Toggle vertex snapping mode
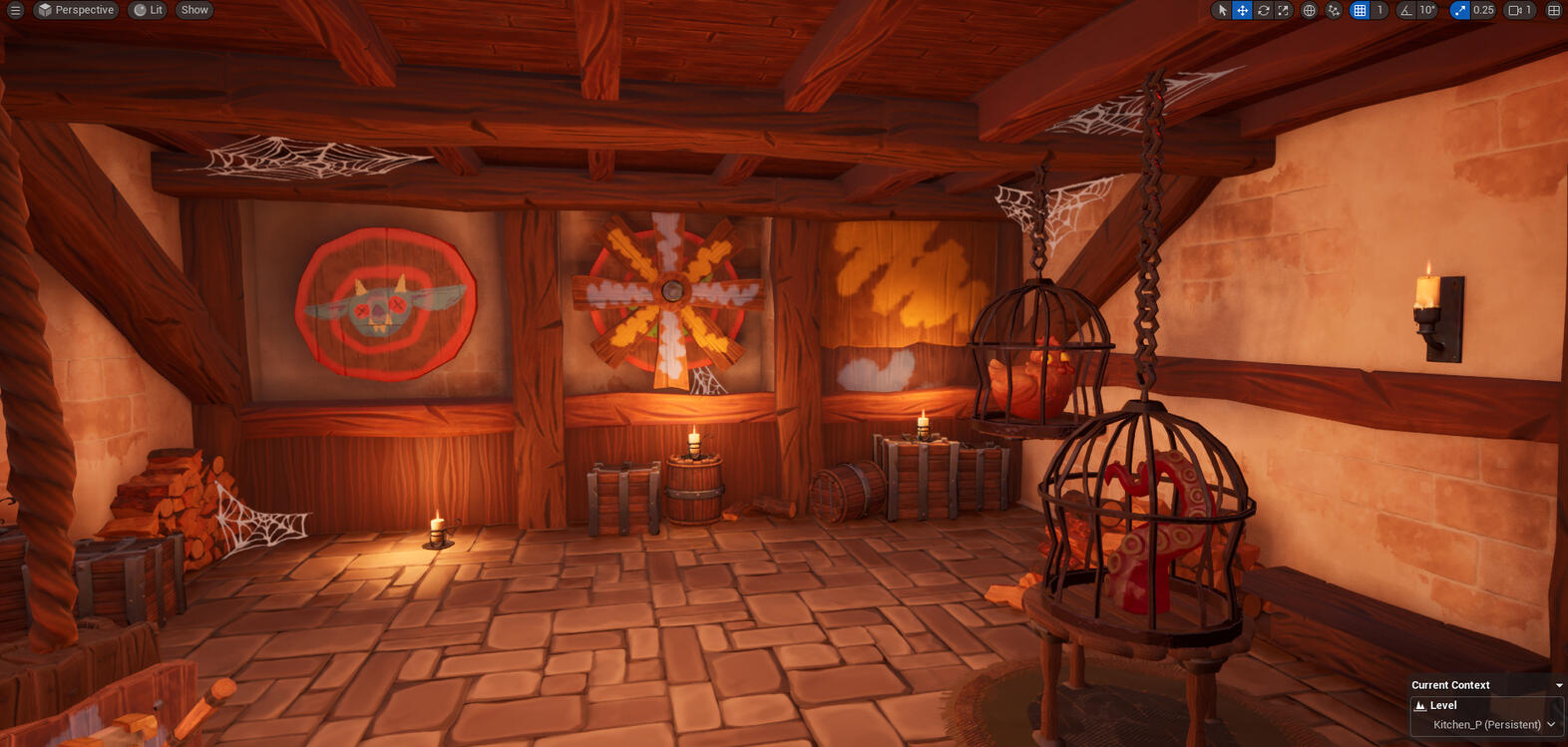1568x747 pixels. coord(1334,10)
